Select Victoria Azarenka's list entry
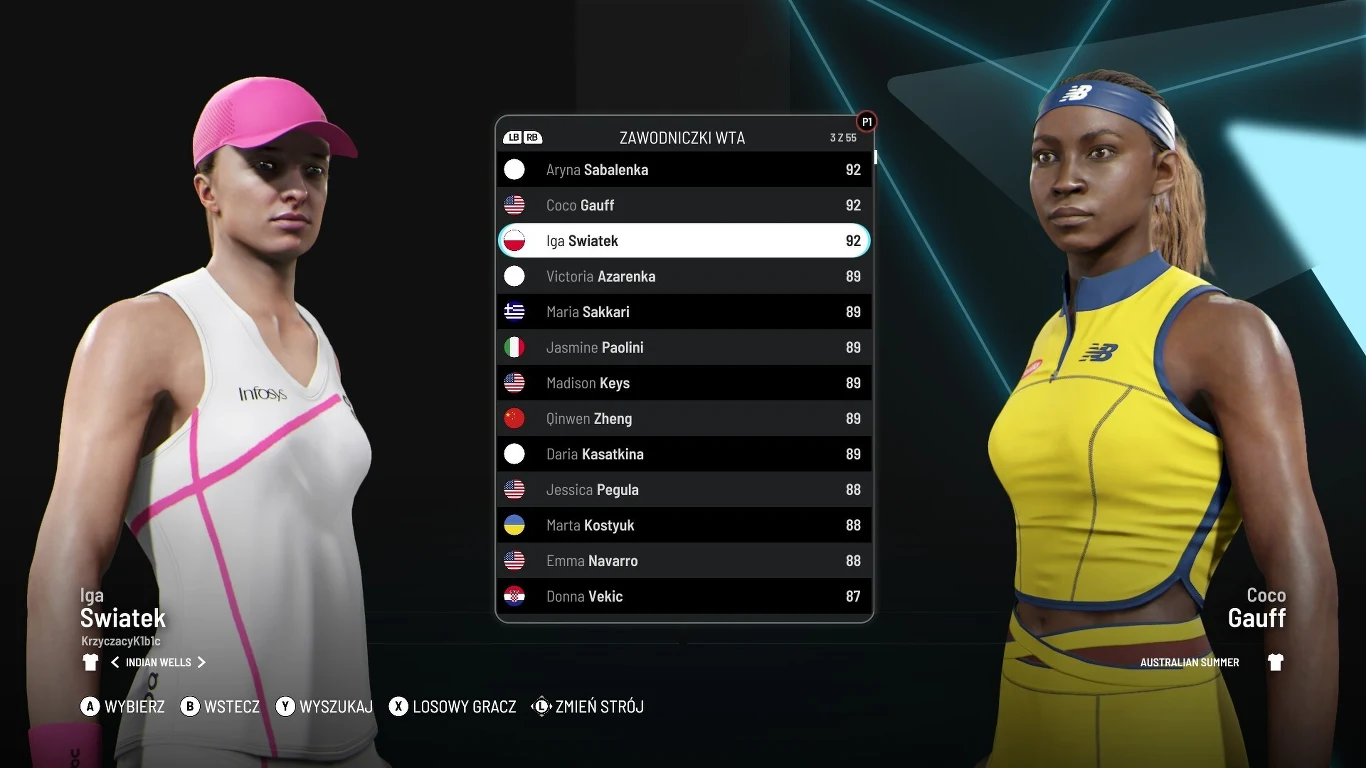Image resolution: width=1366 pixels, height=768 pixels. 684,276
